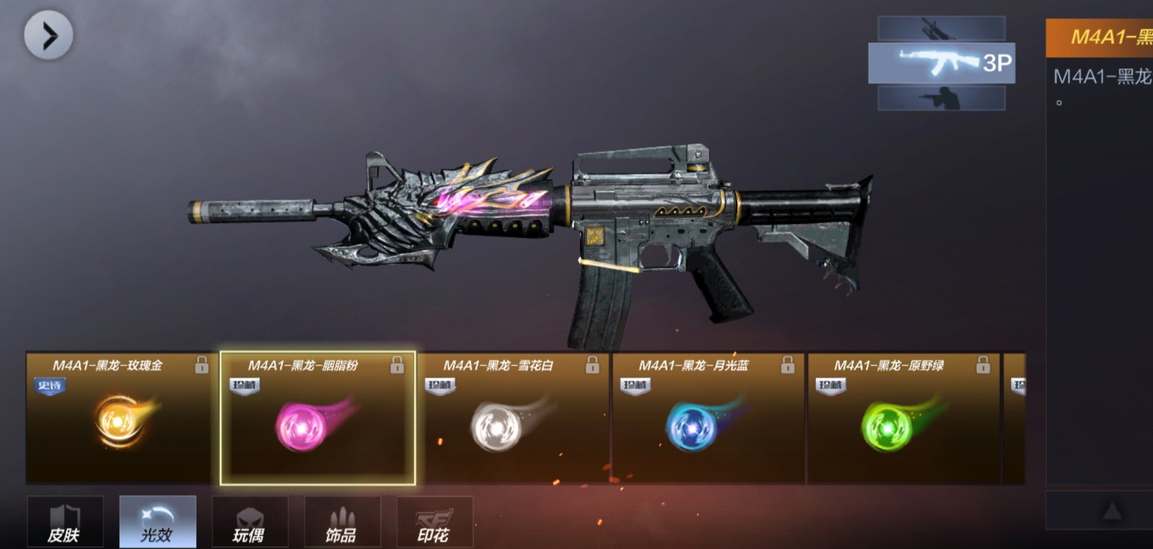Choose the M4A1-黑龙-原野绿 green effect card

(902, 418)
